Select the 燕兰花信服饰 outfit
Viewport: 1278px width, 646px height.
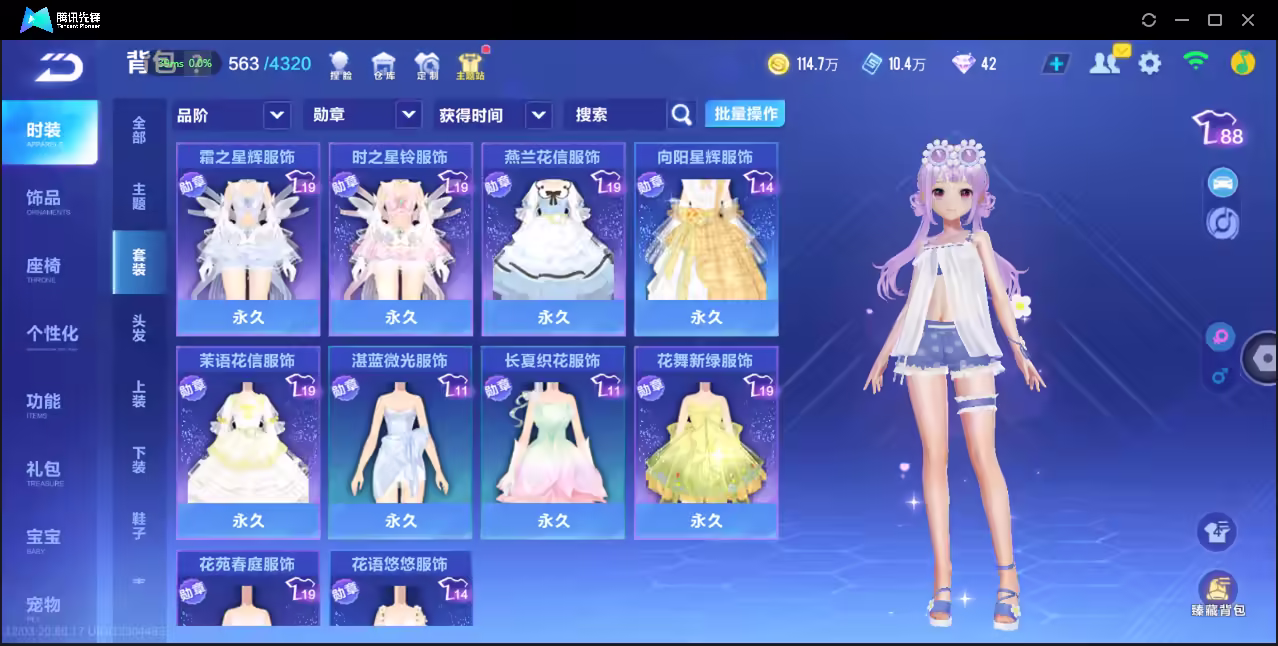tap(553, 239)
